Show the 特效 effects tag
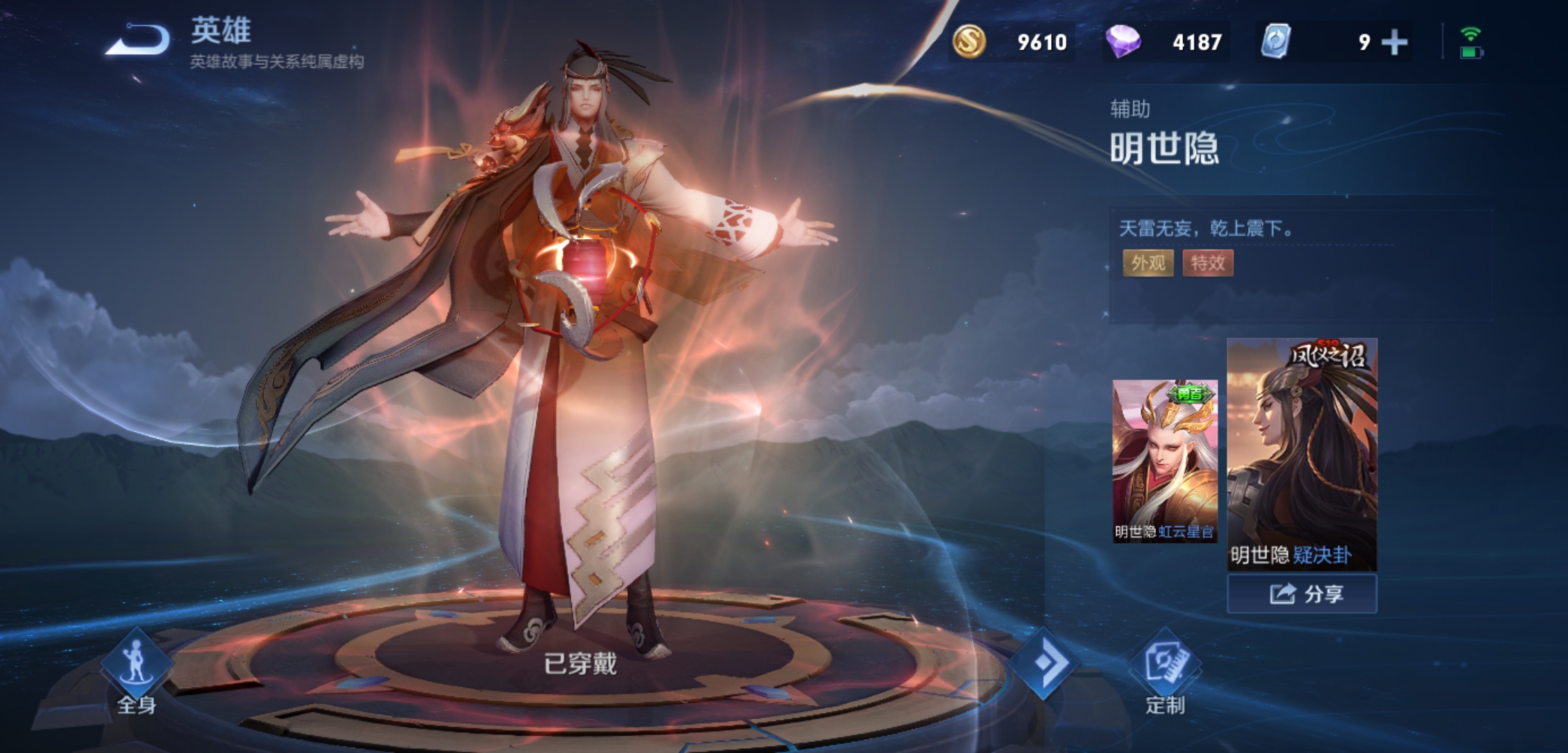The height and width of the screenshot is (753, 1568). [x=1207, y=263]
